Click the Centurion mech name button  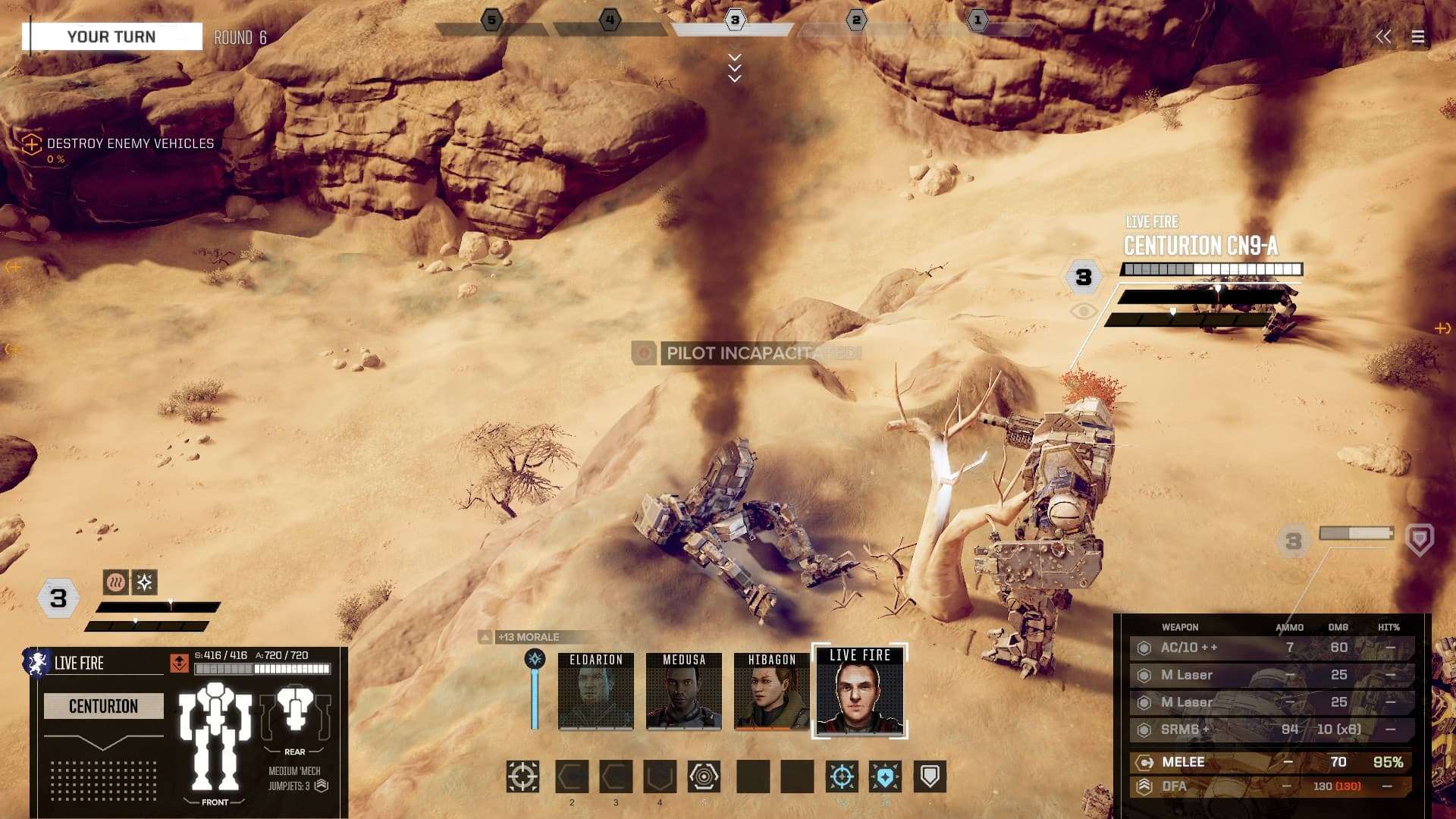[104, 706]
